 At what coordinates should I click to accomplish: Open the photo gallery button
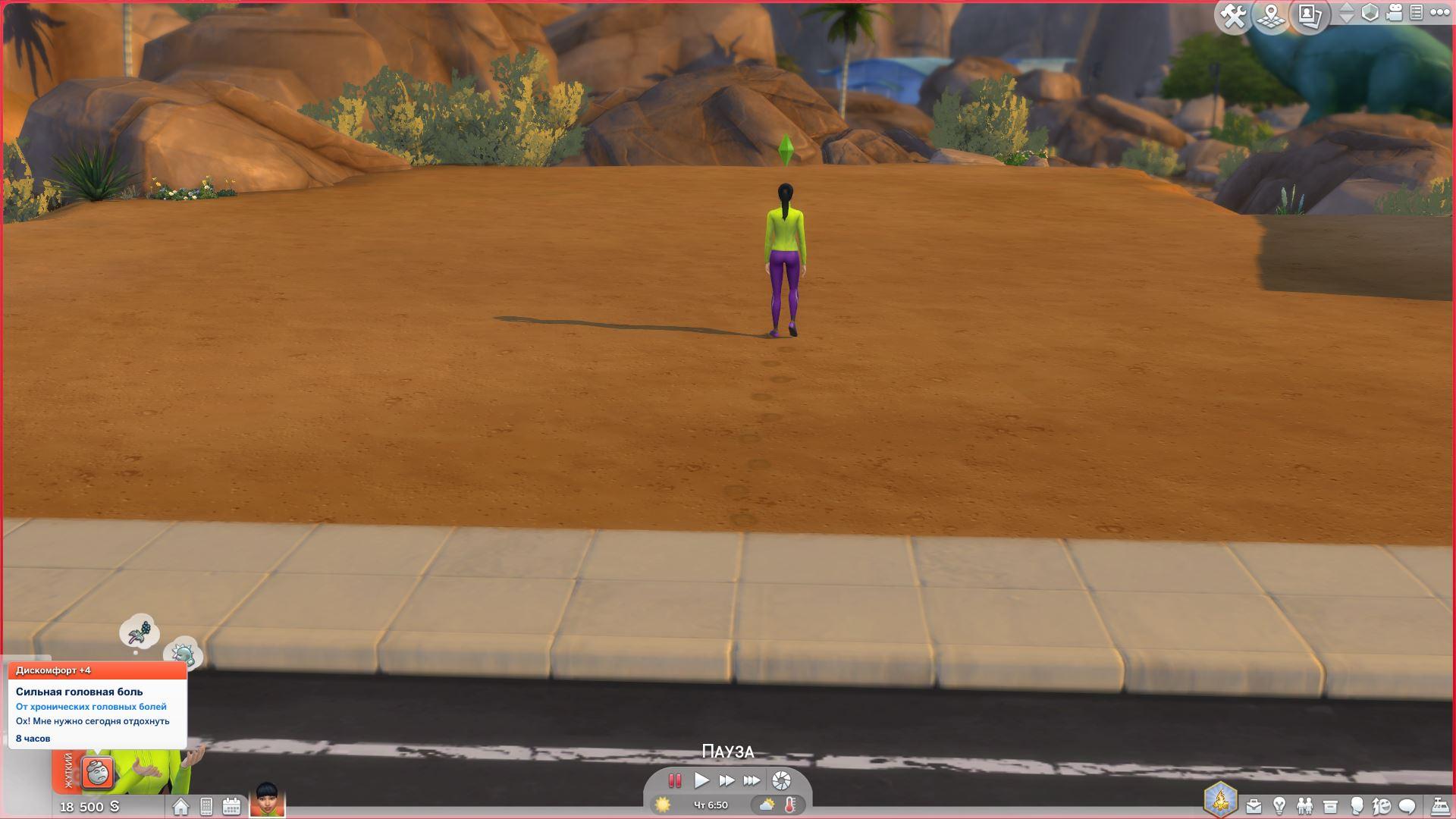[1310, 16]
